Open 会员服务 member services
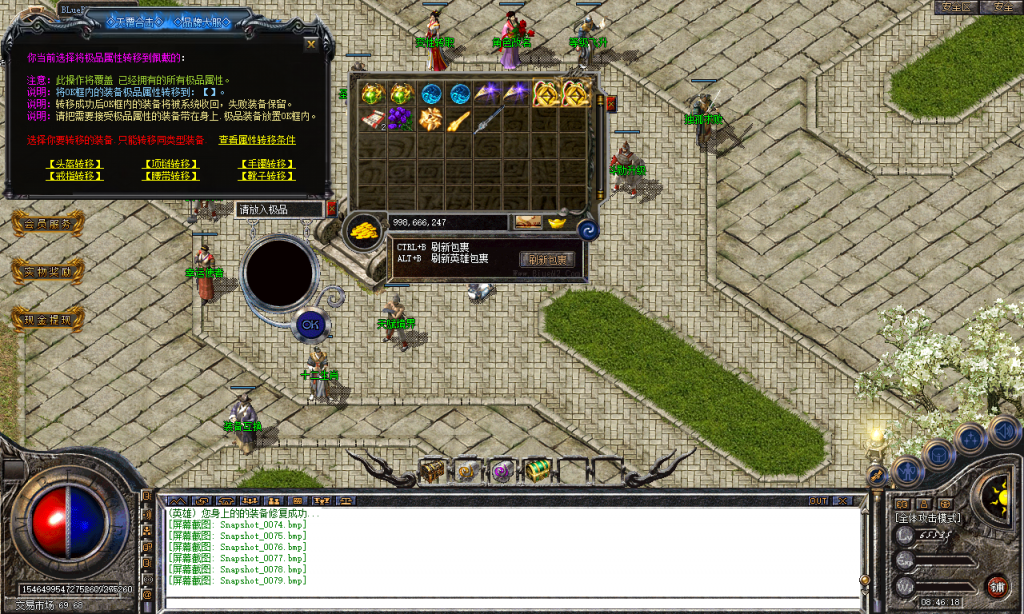The width and height of the screenshot is (1024, 614). [47, 224]
